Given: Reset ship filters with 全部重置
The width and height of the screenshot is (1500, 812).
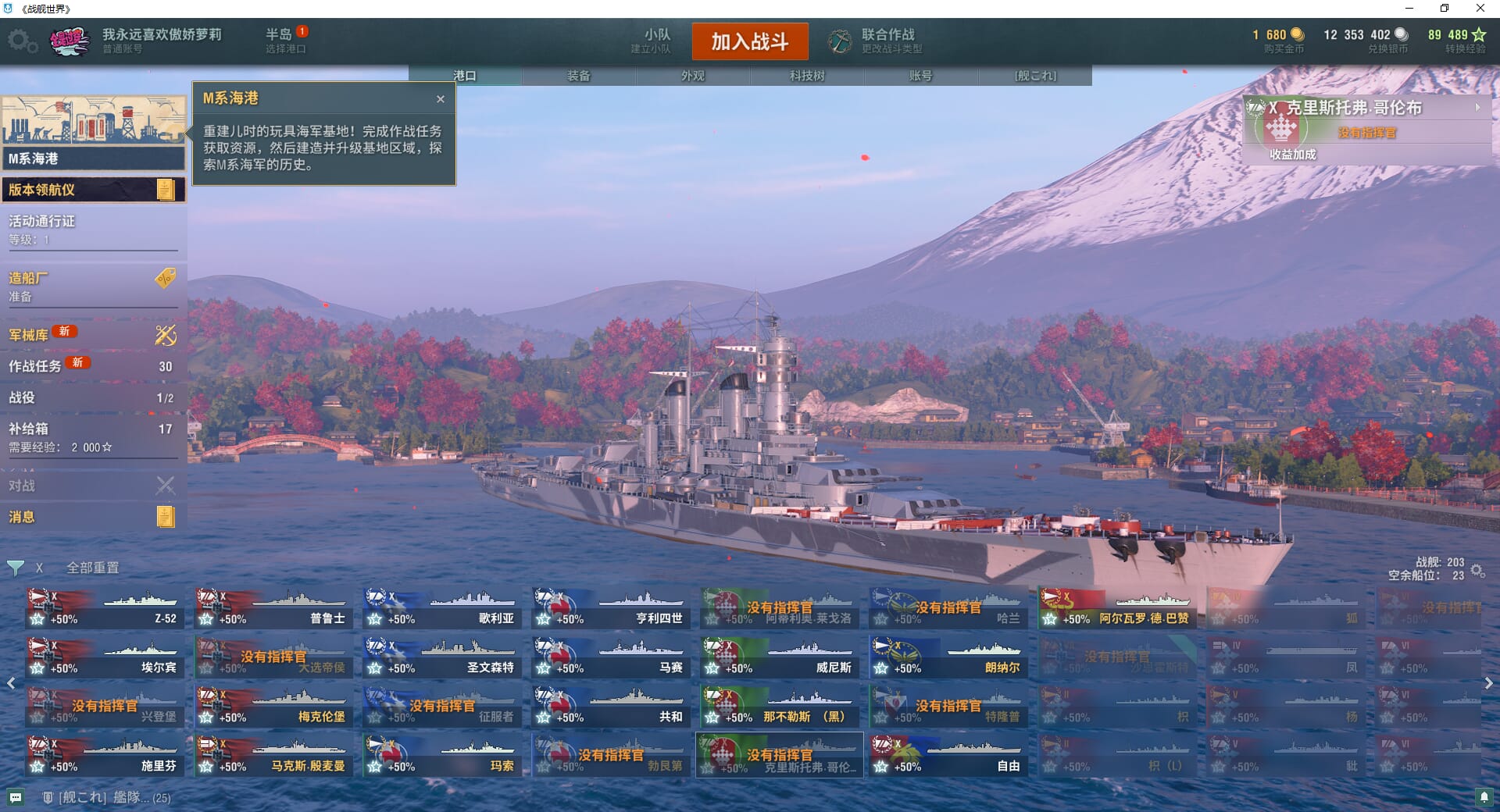Looking at the screenshot, I should point(92,568).
